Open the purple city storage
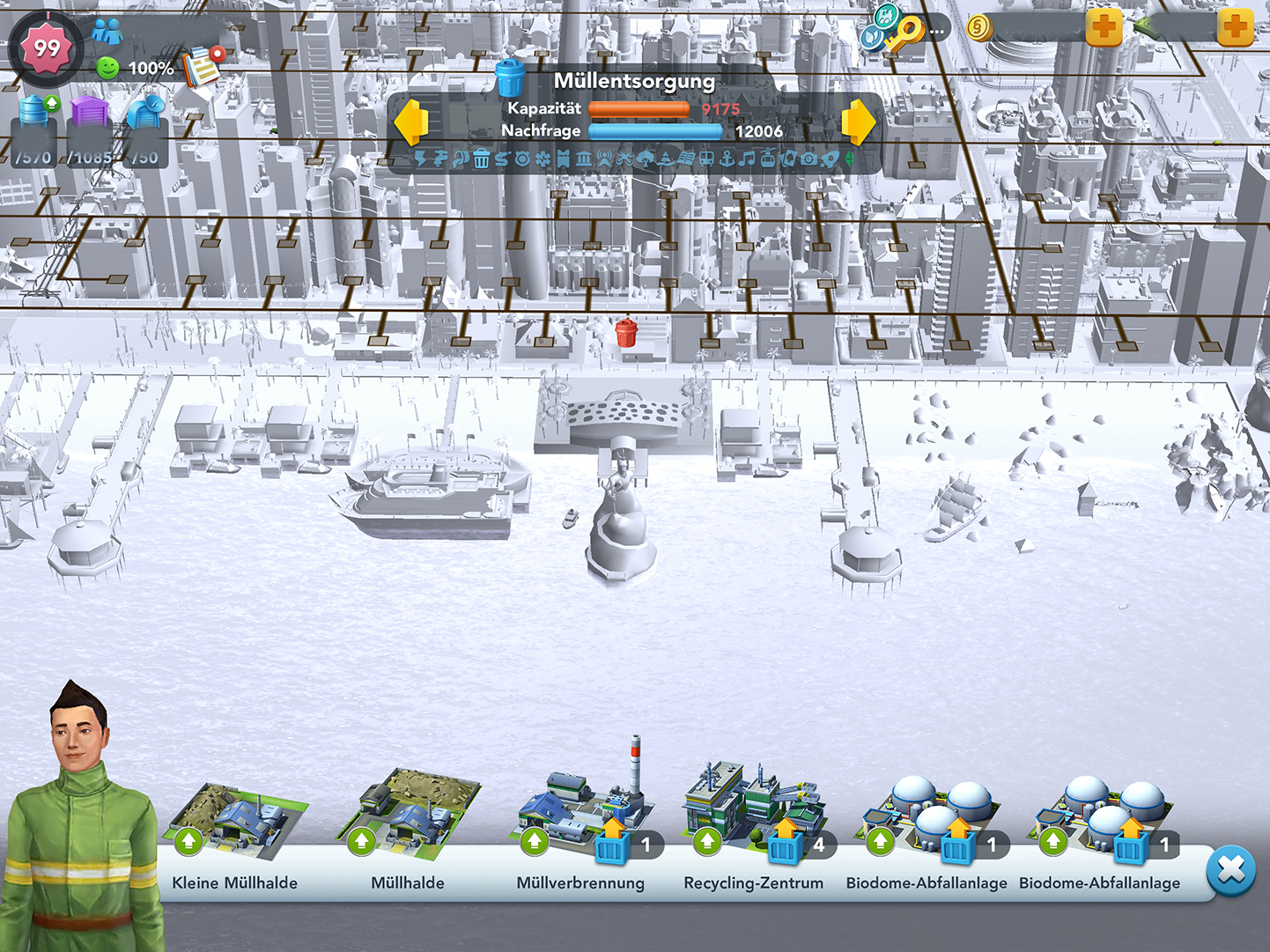 tap(89, 113)
